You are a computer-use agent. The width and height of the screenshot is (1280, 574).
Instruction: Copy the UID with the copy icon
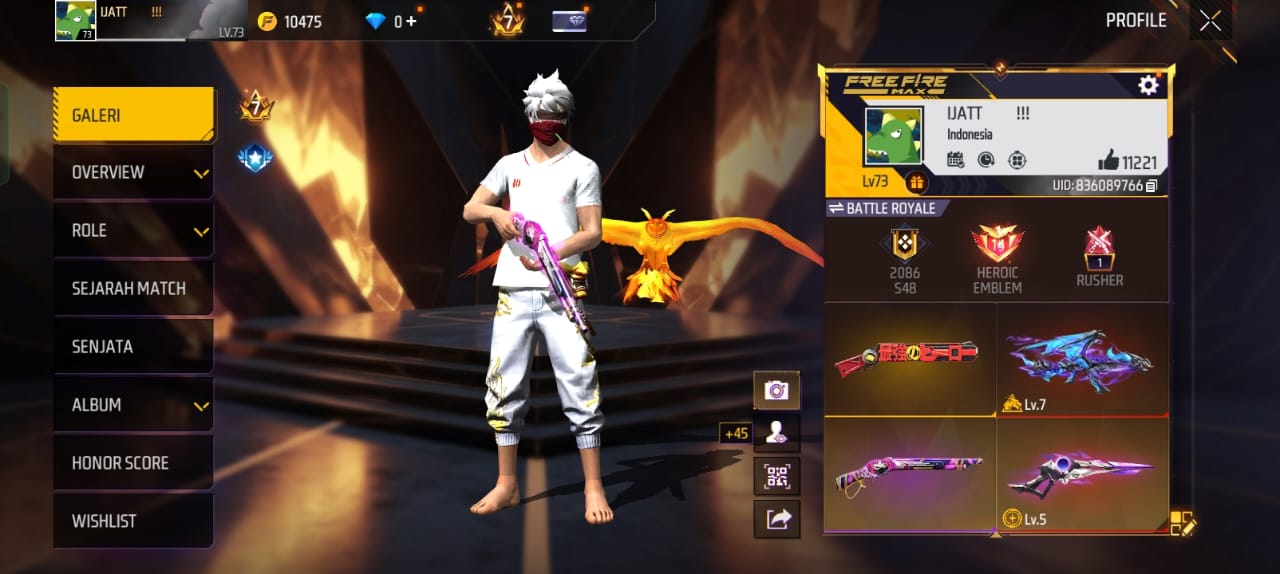tap(1152, 186)
